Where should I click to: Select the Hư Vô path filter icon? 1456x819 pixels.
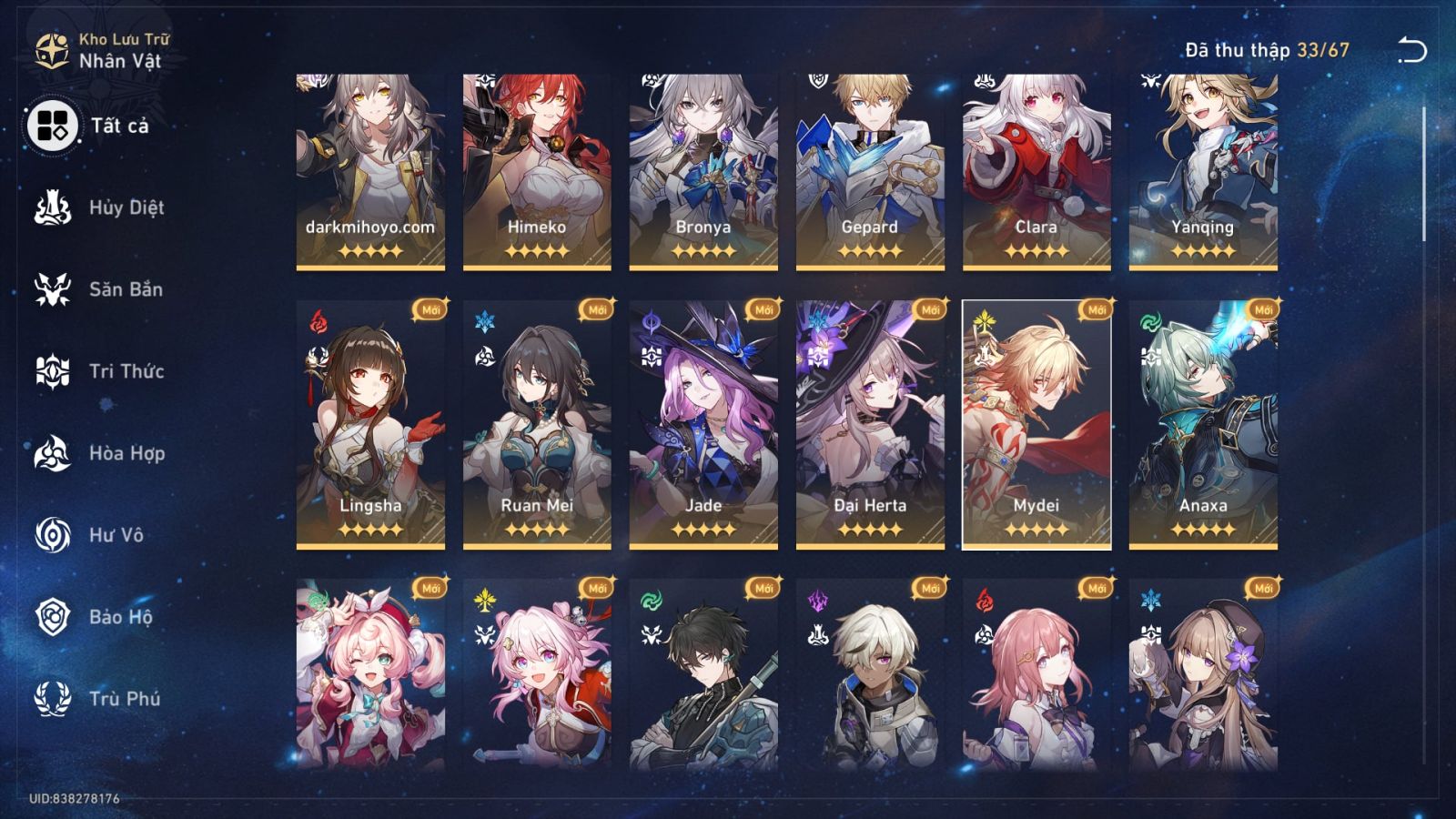(x=53, y=535)
